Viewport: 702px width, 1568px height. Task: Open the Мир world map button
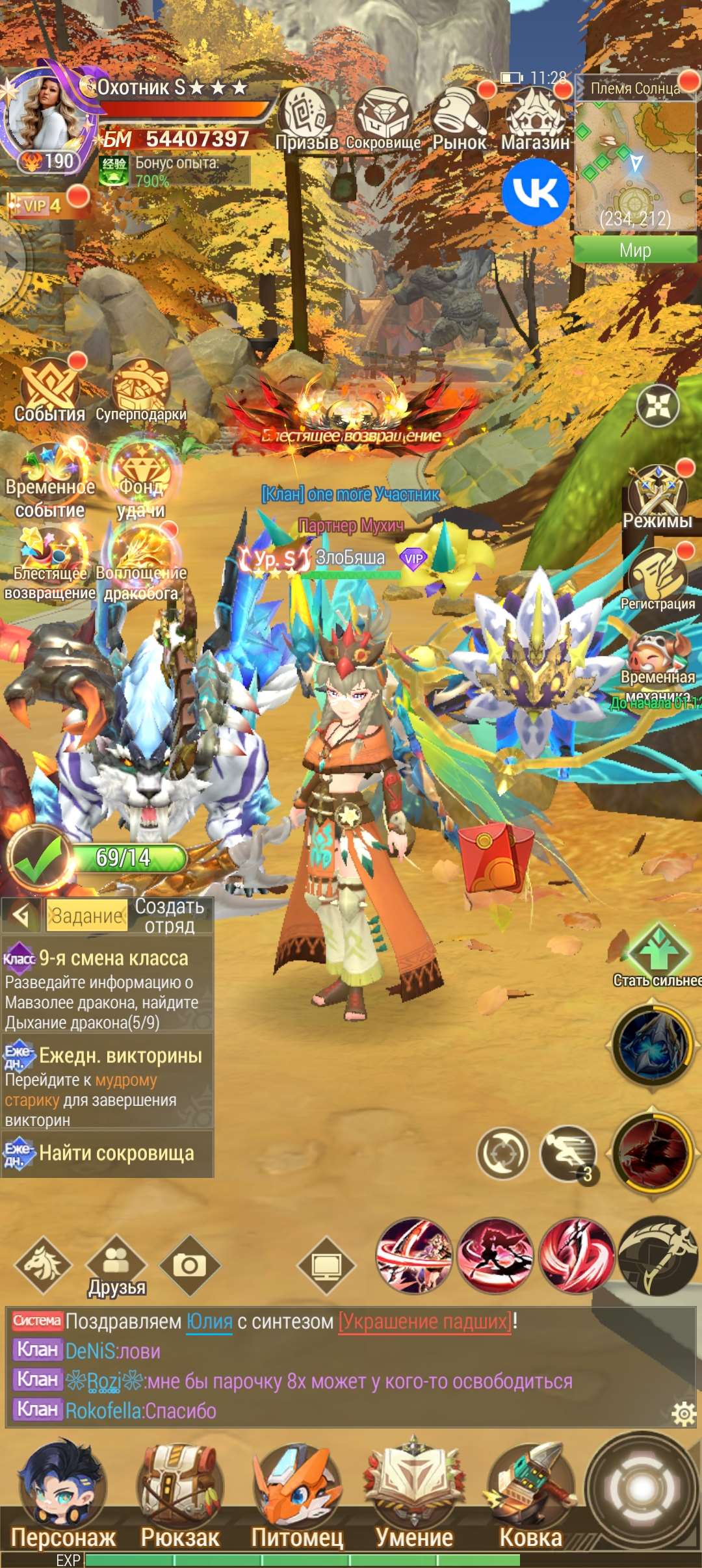(x=635, y=250)
